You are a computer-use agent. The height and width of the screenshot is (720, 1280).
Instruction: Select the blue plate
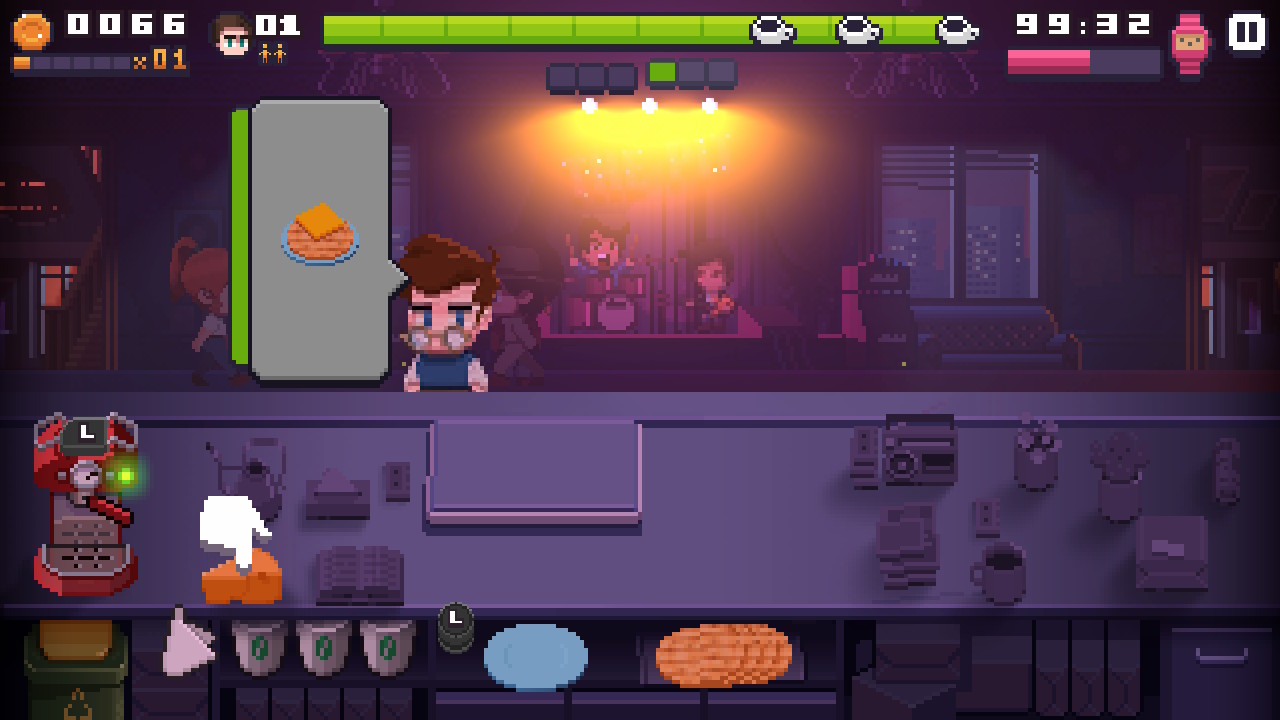click(535, 657)
